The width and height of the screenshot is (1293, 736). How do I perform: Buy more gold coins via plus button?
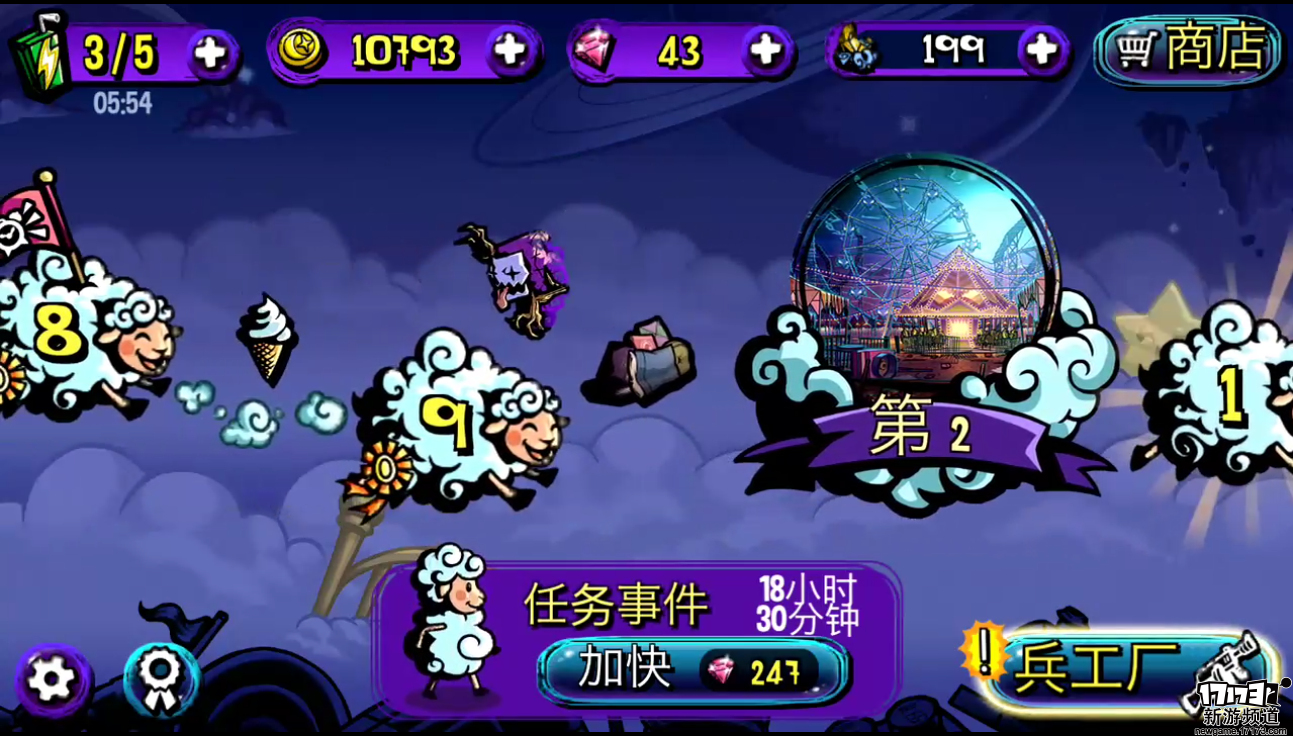point(511,50)
